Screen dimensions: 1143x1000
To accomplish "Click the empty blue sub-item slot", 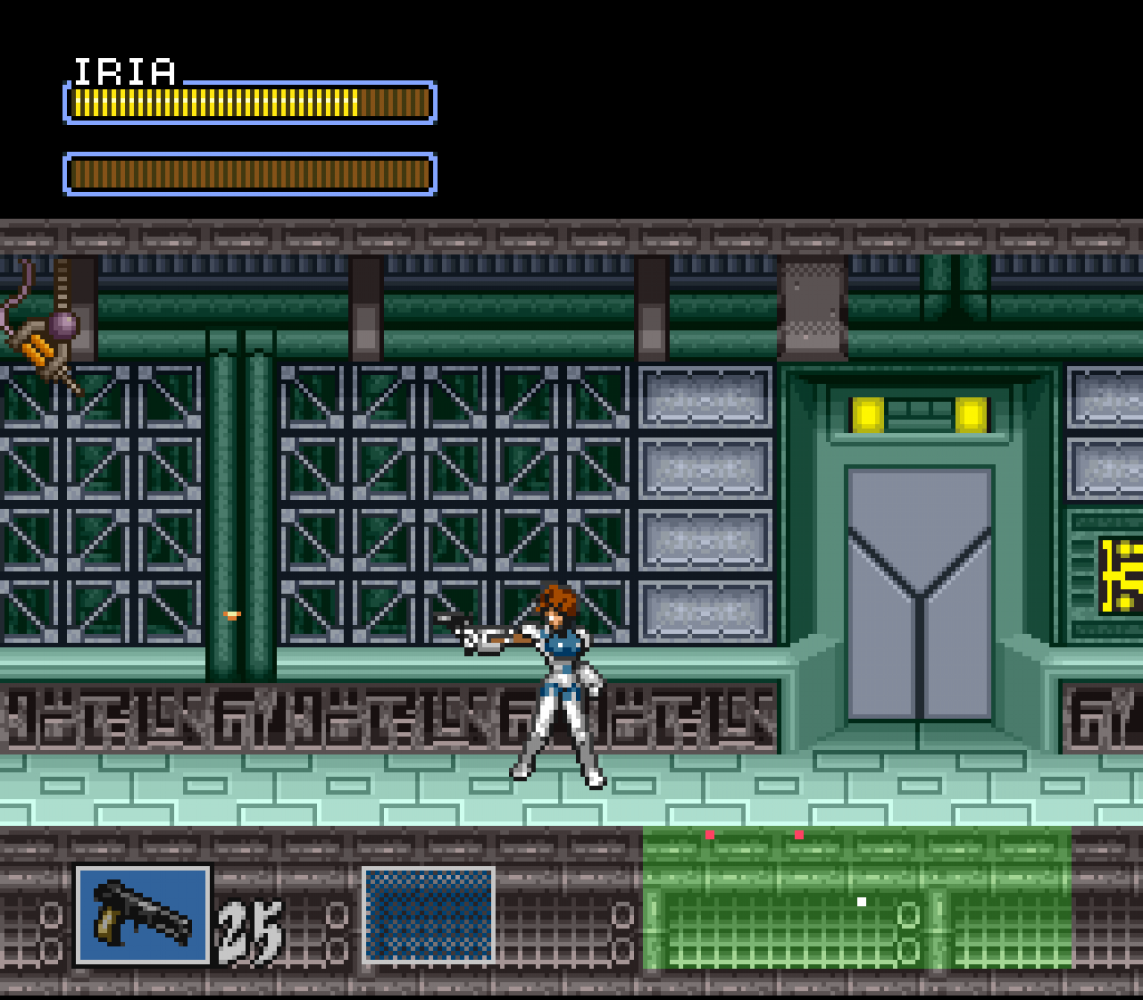I will [x=428, y=914].
